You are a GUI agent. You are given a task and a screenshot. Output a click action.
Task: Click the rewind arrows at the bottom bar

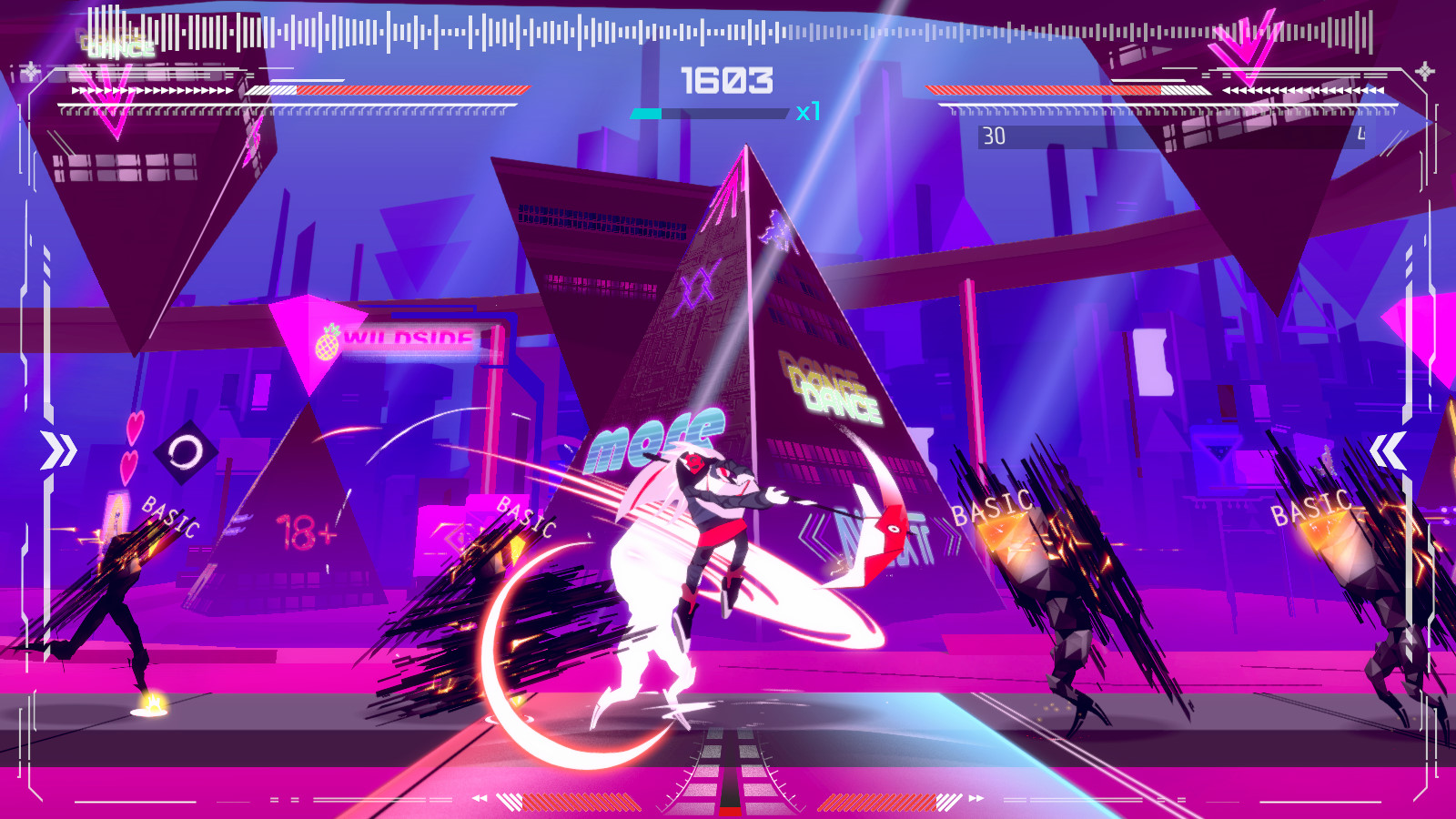(479, 799)
